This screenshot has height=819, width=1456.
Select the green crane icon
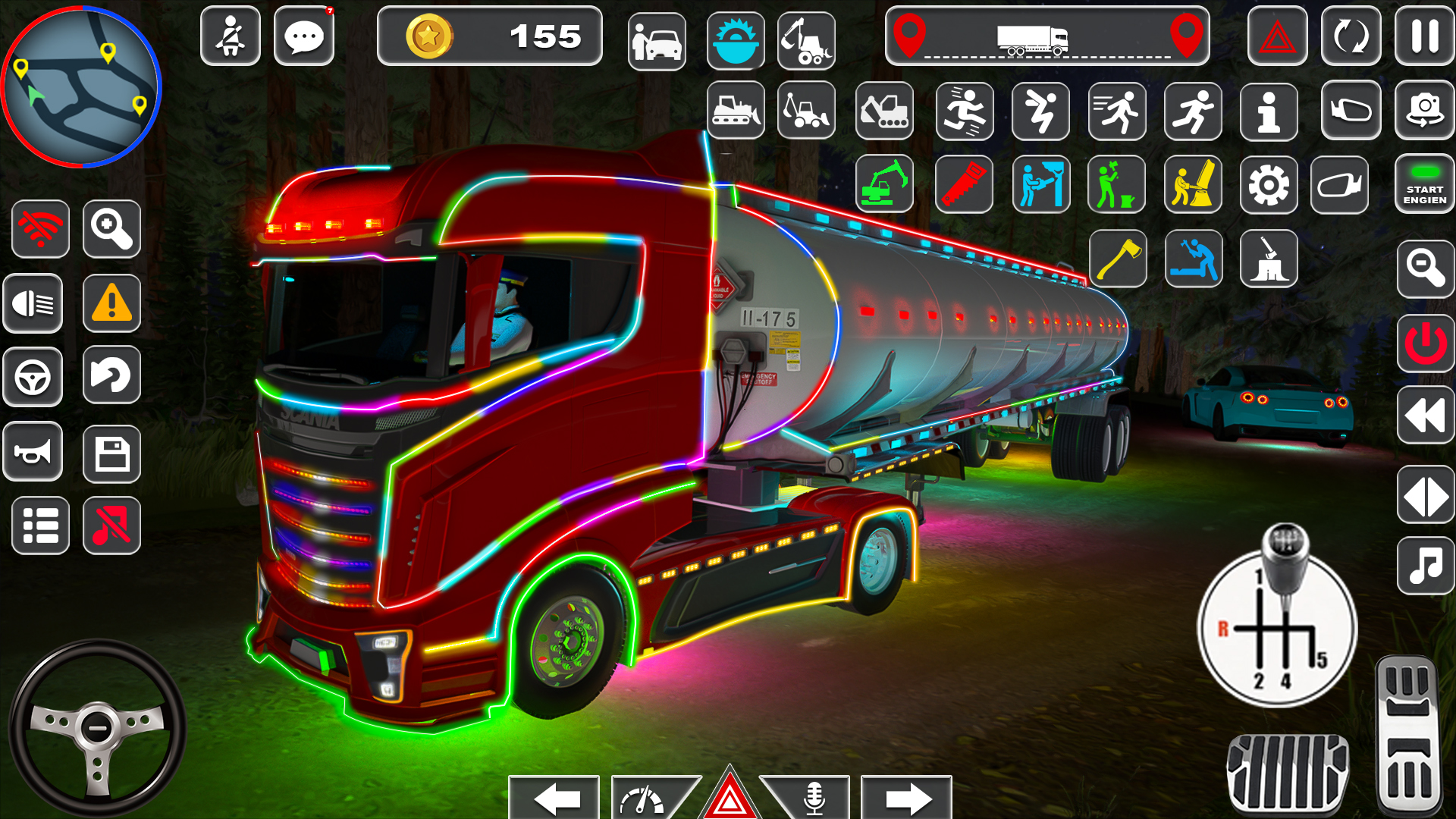(884, 184)
